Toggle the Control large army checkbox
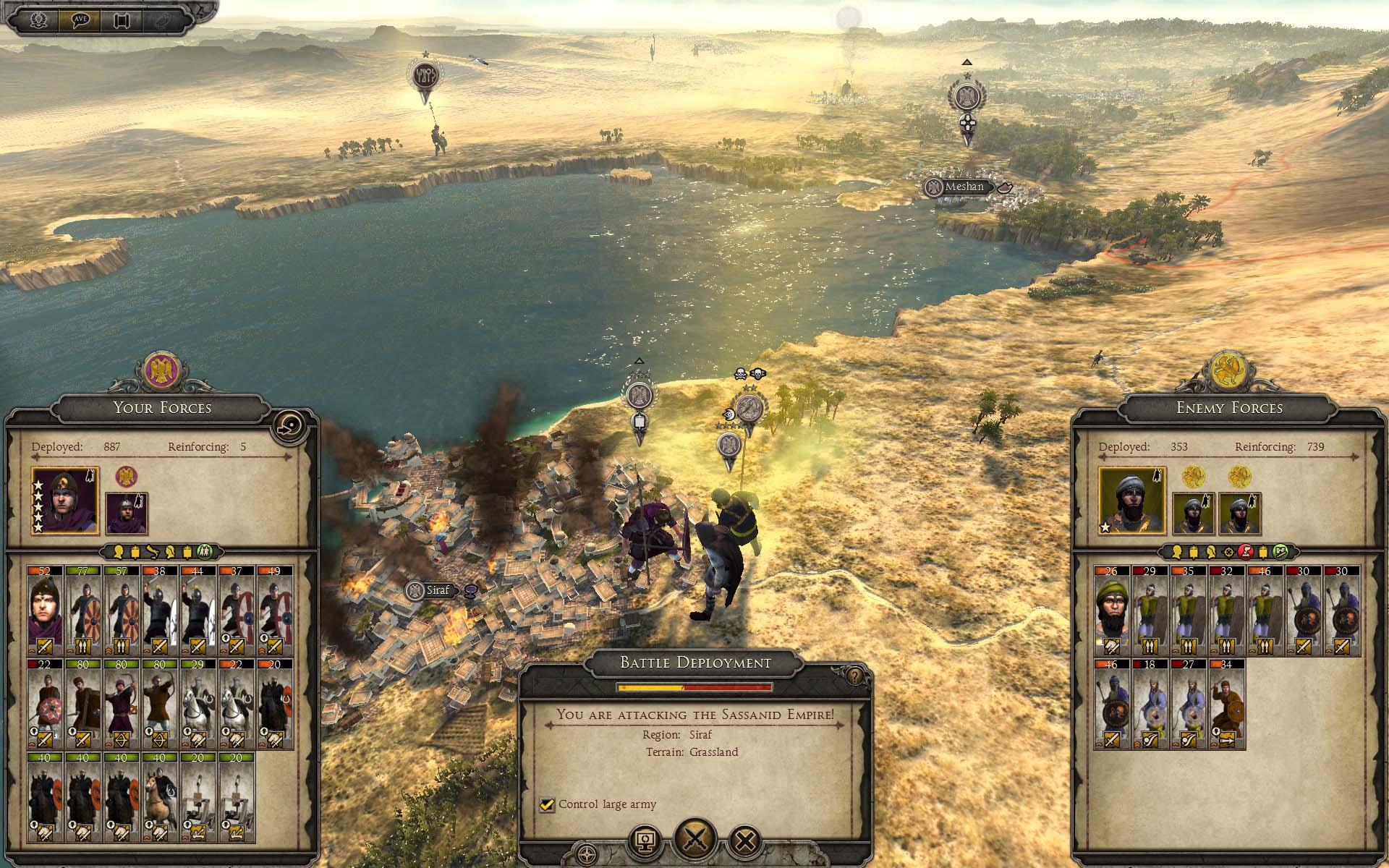The height and width of the screenshot is (868, 1389). 547,804
